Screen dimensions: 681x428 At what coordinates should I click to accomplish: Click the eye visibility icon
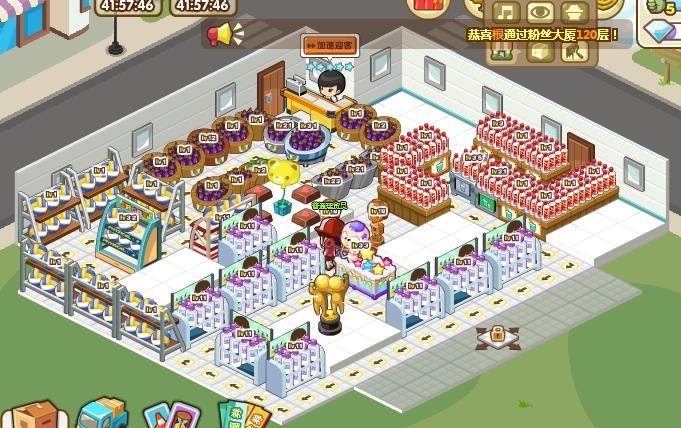tap(541, 13)
